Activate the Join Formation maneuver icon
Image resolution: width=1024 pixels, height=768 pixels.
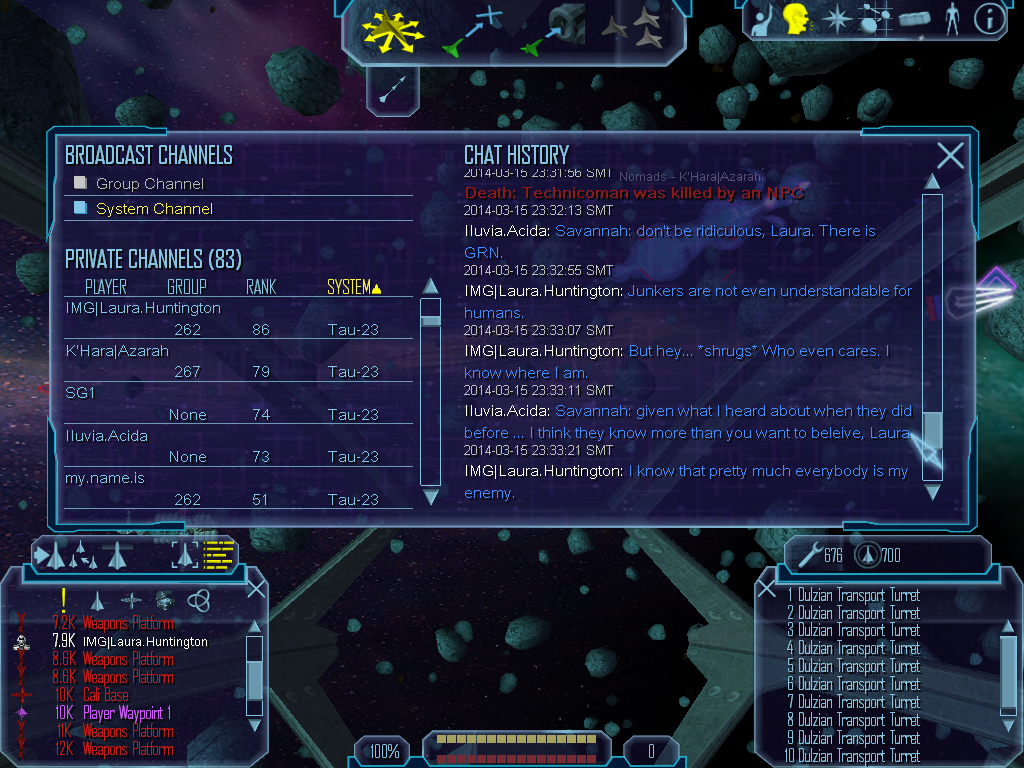(632, 30)
